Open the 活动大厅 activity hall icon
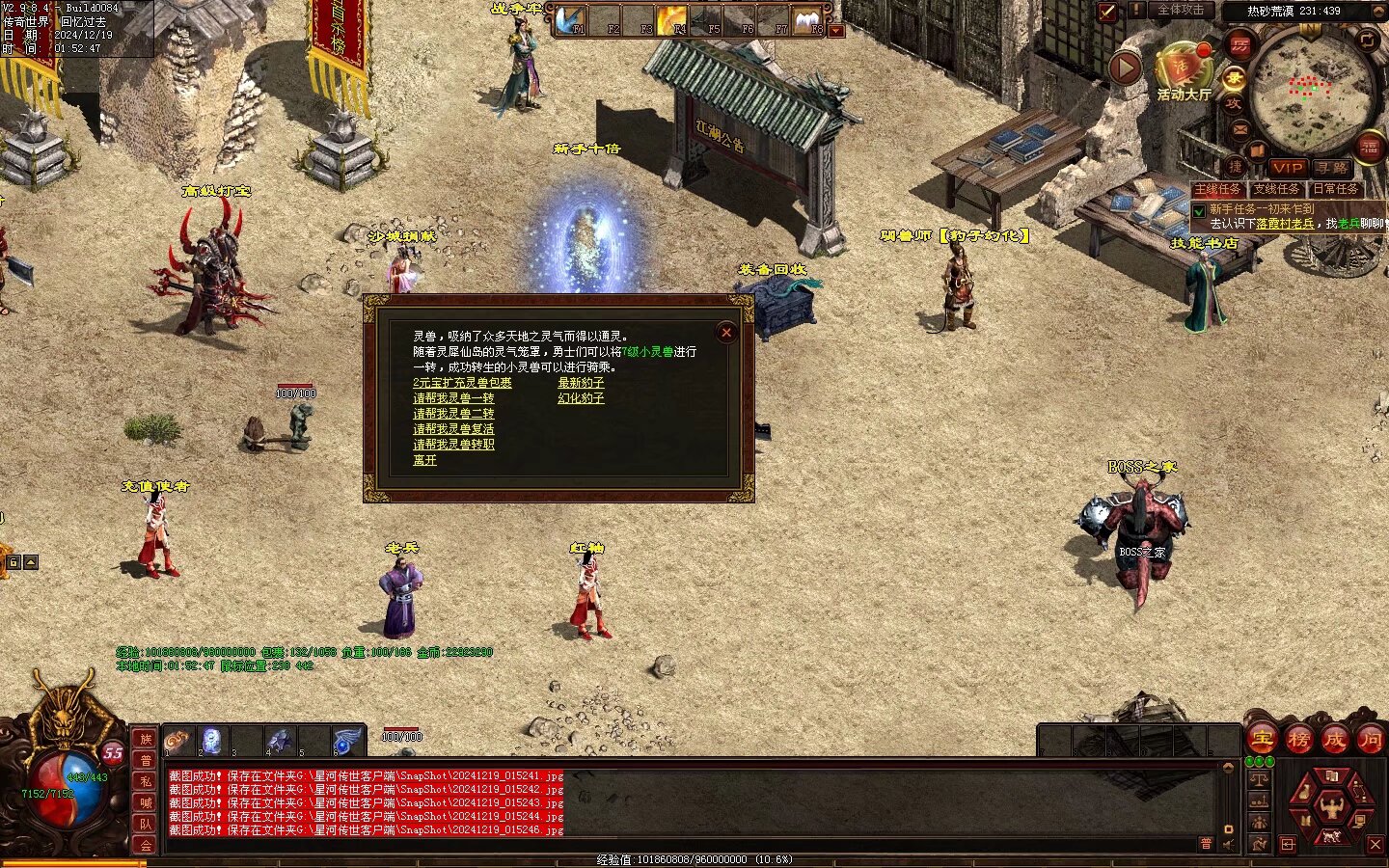This screenshot has height=868, width=1389. pos(1183,71)
